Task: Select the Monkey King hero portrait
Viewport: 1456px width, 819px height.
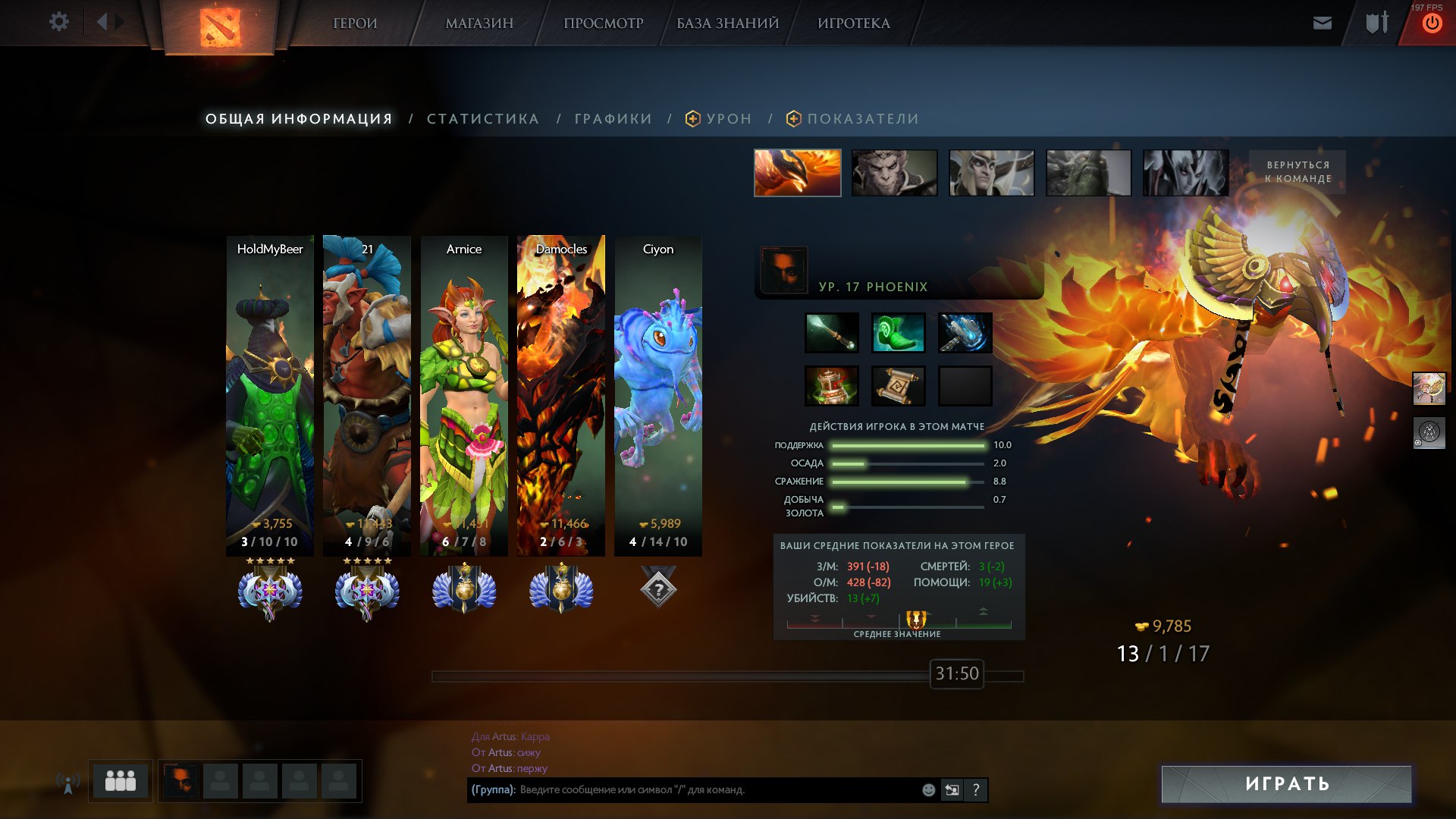Action: 894,173
